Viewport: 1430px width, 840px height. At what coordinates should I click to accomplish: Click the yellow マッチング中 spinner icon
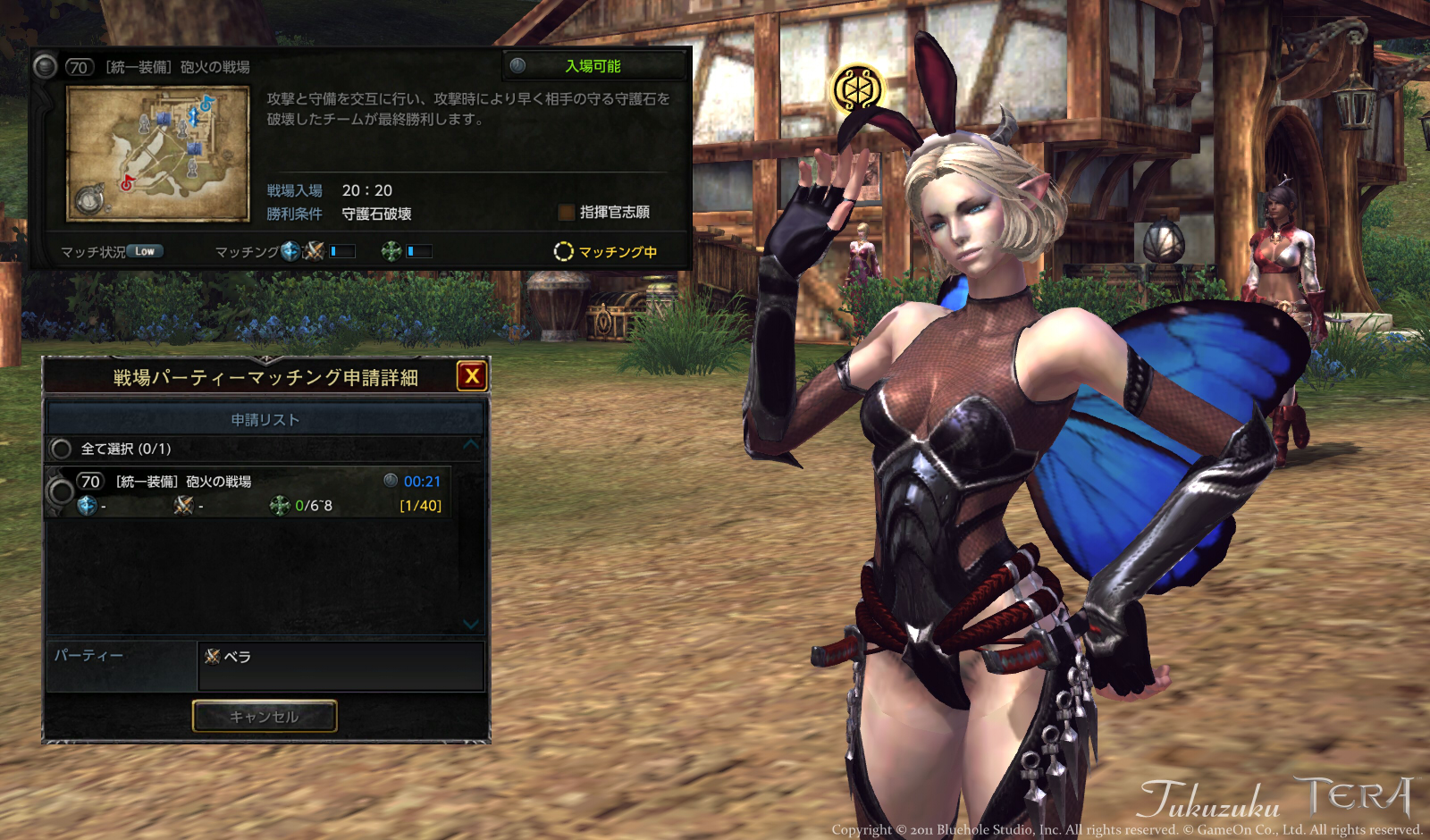click(x=565, y=252)
